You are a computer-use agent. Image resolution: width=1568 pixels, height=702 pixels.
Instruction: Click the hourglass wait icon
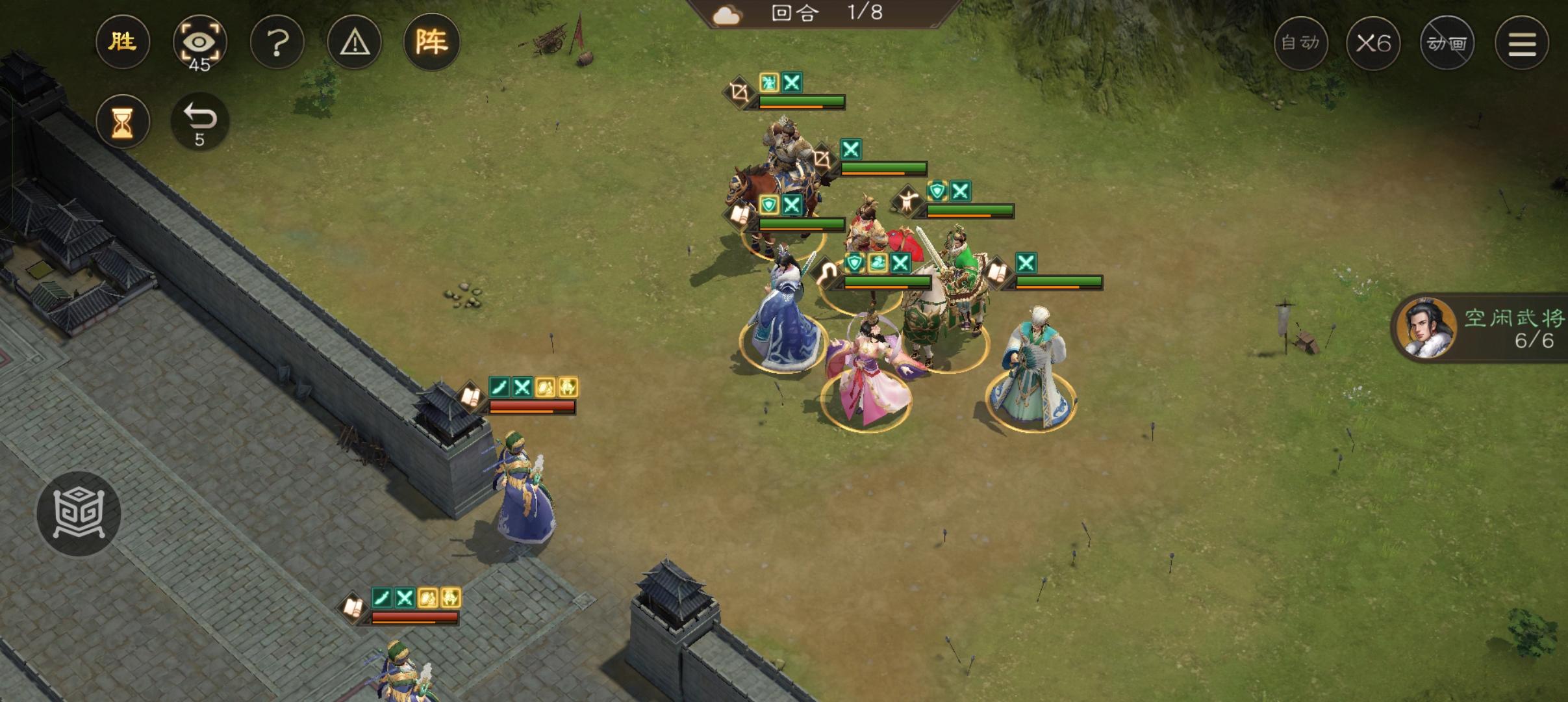coord(123,121)
